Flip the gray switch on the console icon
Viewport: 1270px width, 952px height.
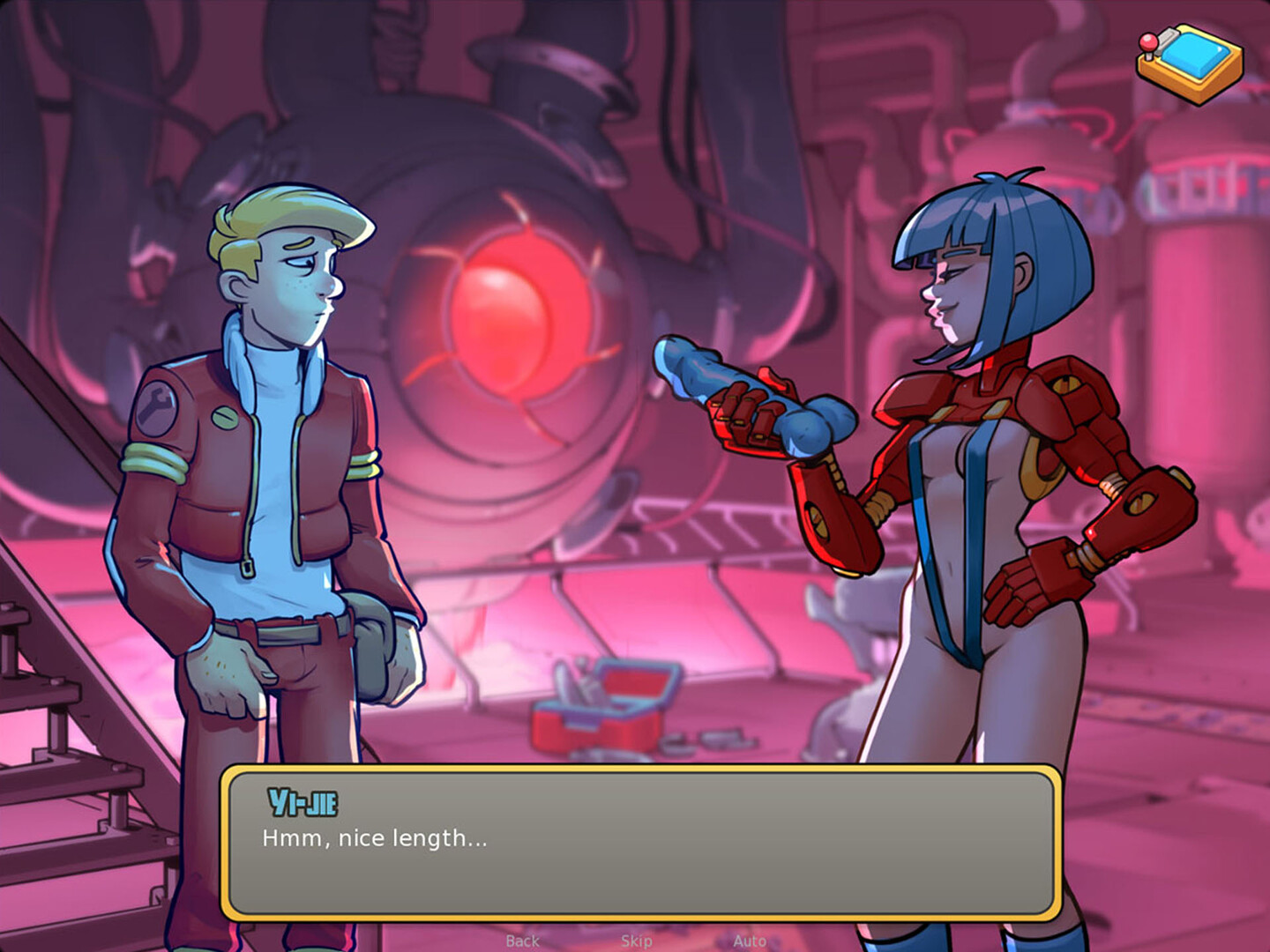[1168, 41]
